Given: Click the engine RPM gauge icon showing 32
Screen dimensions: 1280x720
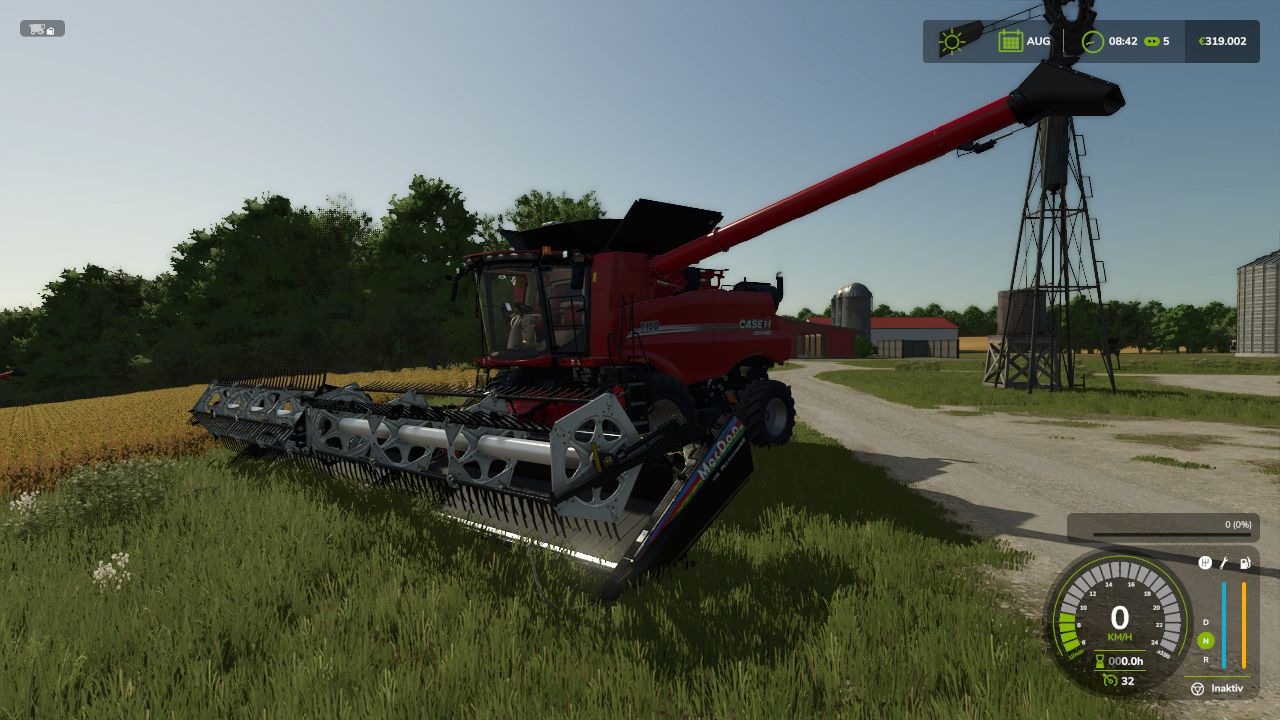Looking at the screenshot, I should [1110, 681].
